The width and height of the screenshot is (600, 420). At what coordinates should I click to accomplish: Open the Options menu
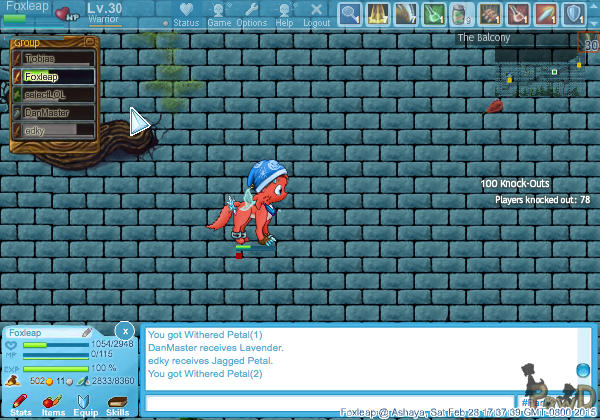point(252,14)
